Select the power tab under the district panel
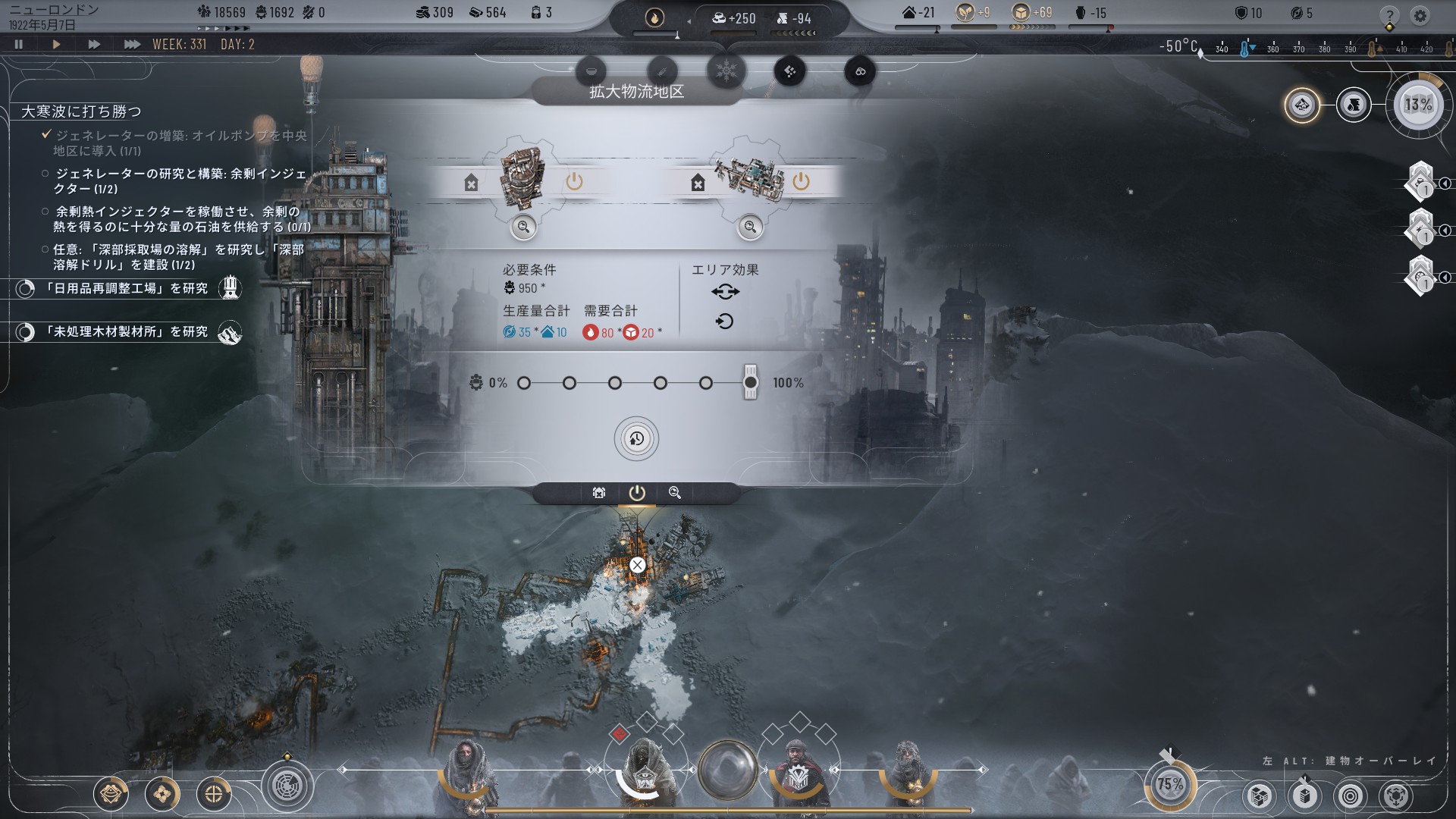This screenshot has width=1456, height=819. click(637, 493)
